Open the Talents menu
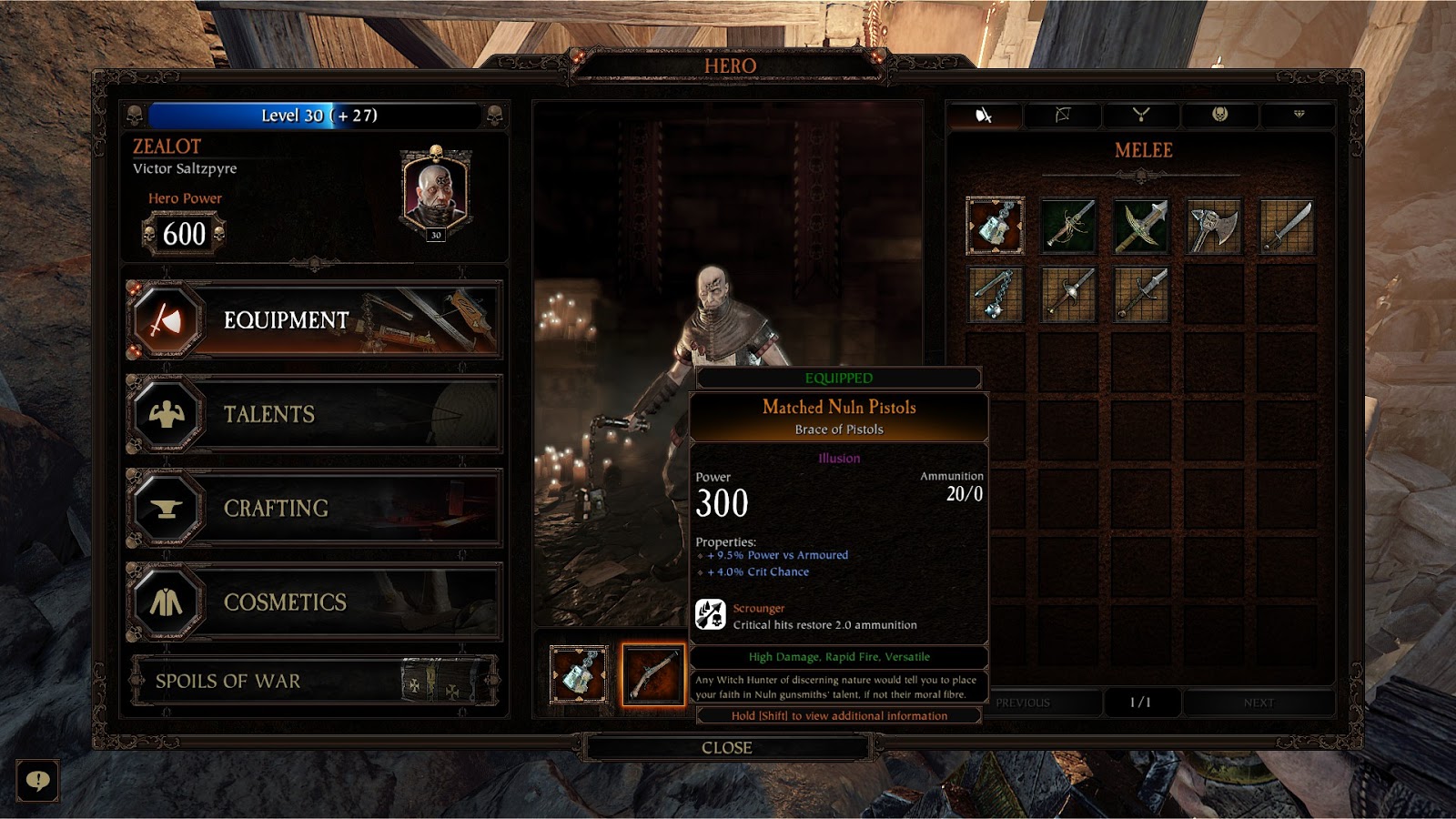The width and height of the screenshot is (1456, 819). pos(314,414)
